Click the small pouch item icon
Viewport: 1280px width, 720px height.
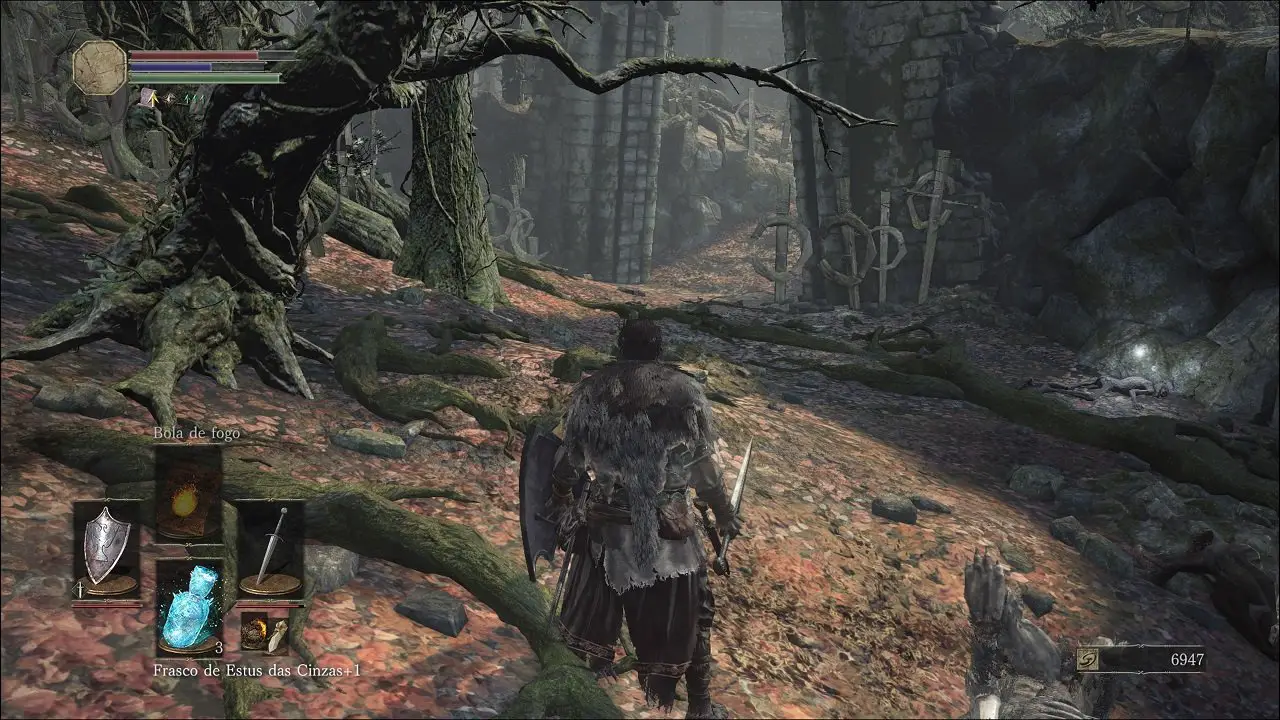point(265,633)
